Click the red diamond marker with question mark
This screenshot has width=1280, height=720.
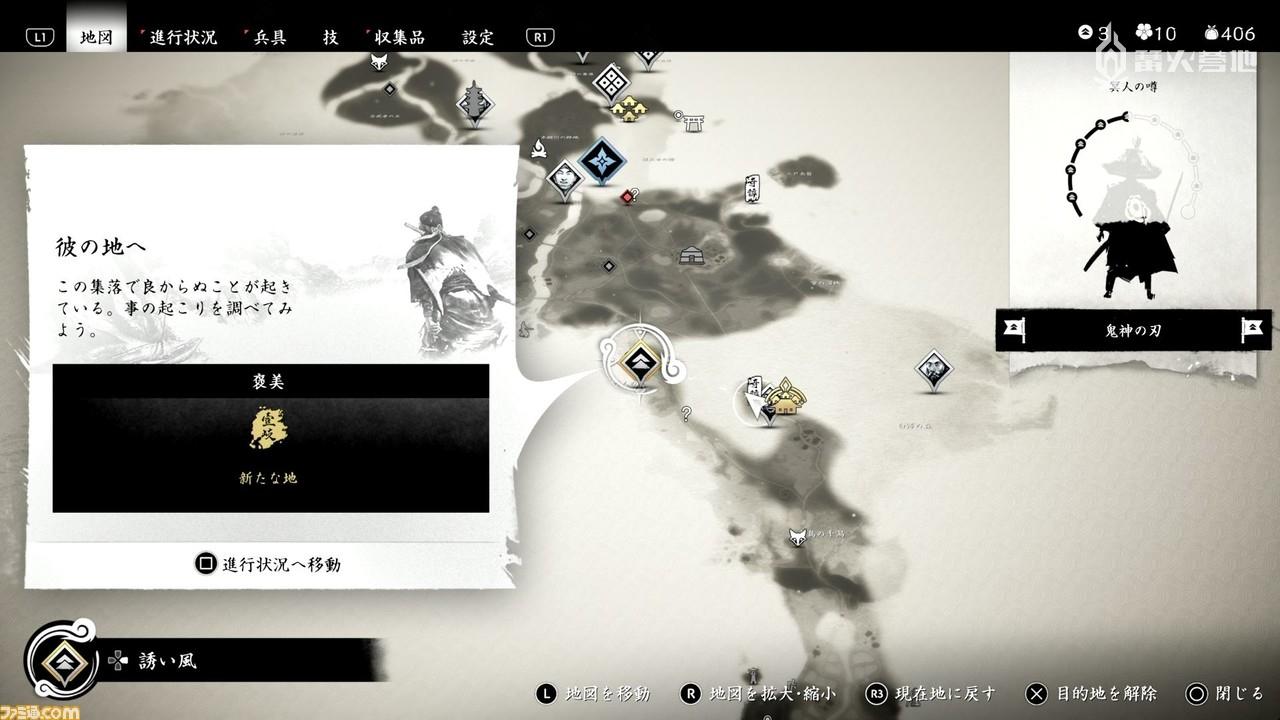pos(627,196)
